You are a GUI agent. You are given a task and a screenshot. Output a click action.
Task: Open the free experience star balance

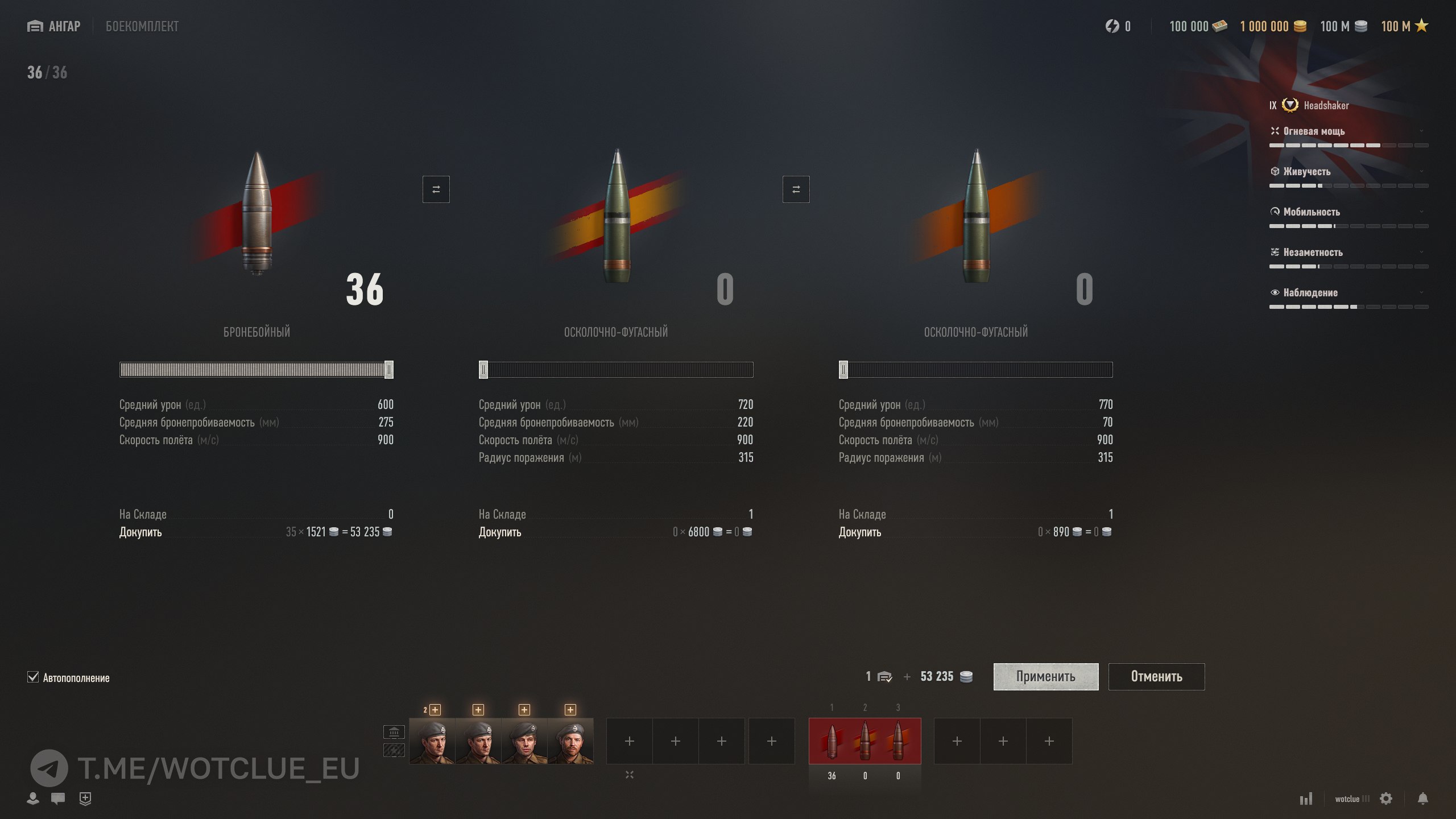point(1404,26)
